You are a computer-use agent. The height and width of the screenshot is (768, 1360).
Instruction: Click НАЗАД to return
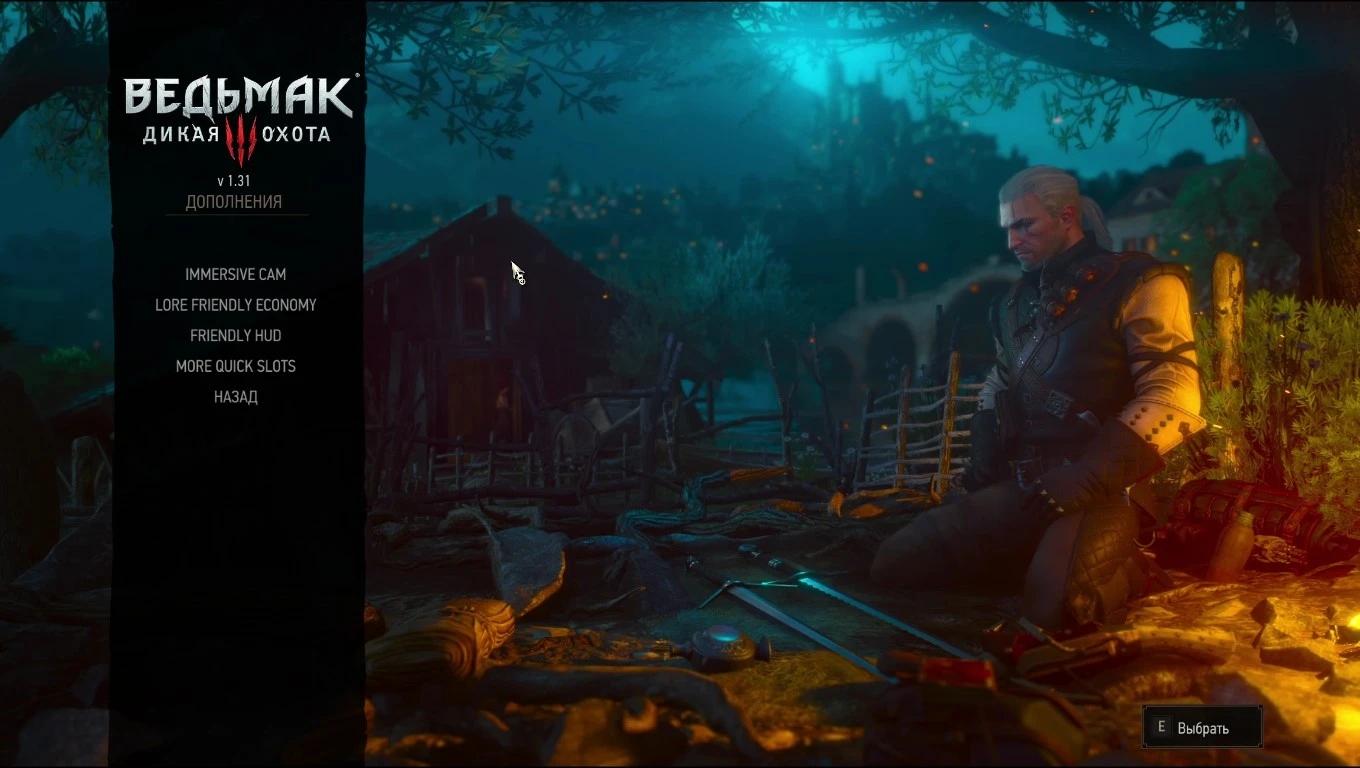coord(235,397)
